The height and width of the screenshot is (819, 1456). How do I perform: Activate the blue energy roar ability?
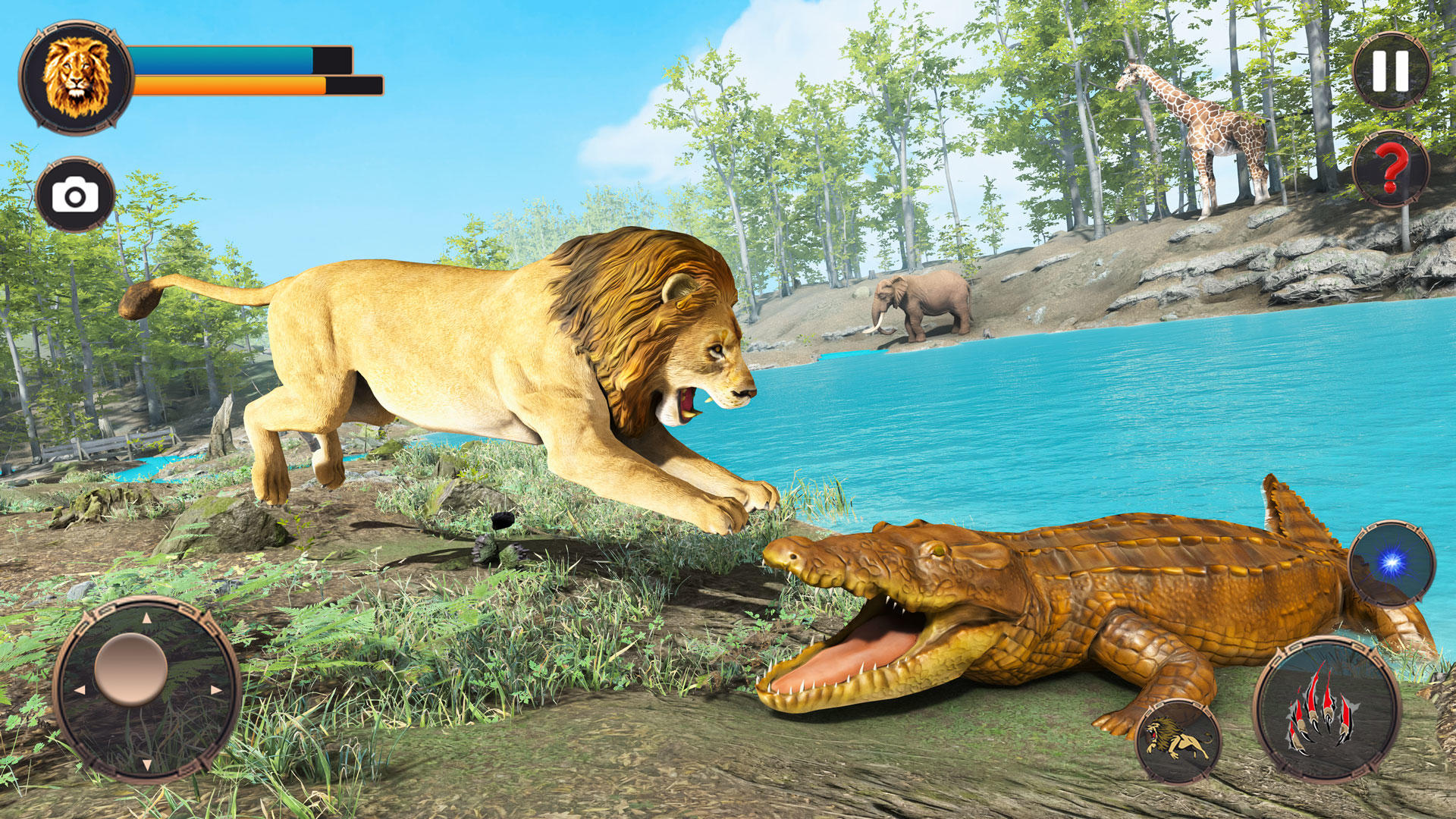pyautogui.click(x=1389, y=561)
